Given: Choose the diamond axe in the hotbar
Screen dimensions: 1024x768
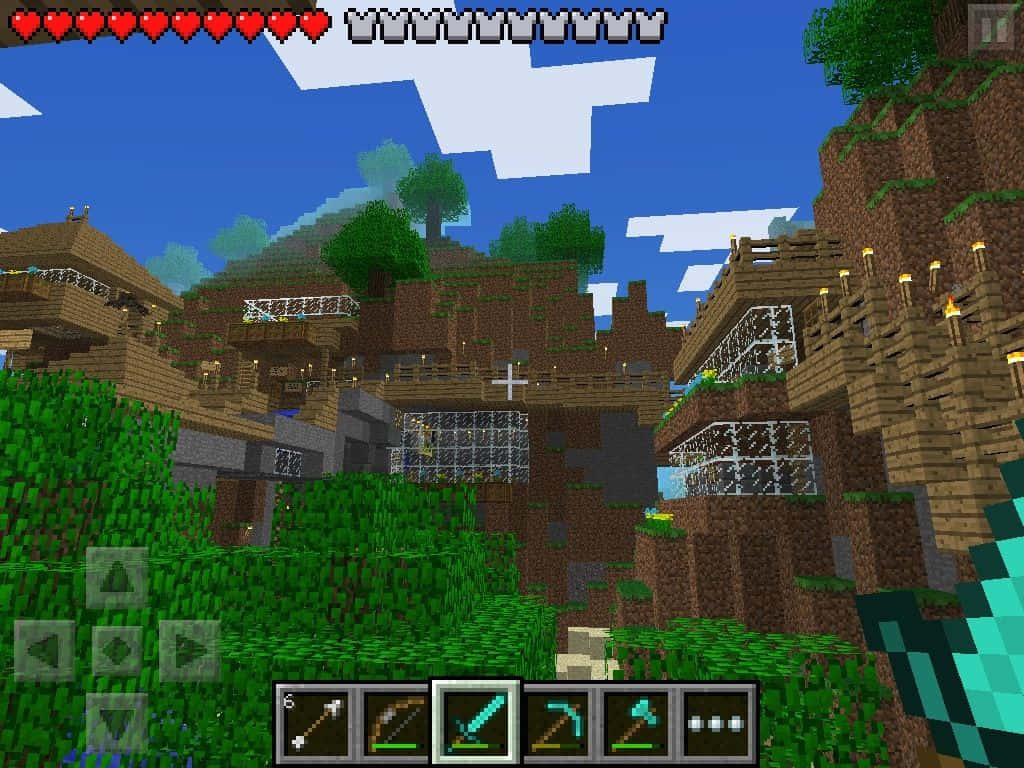Looking at the screenshot, I should [637, 721].
